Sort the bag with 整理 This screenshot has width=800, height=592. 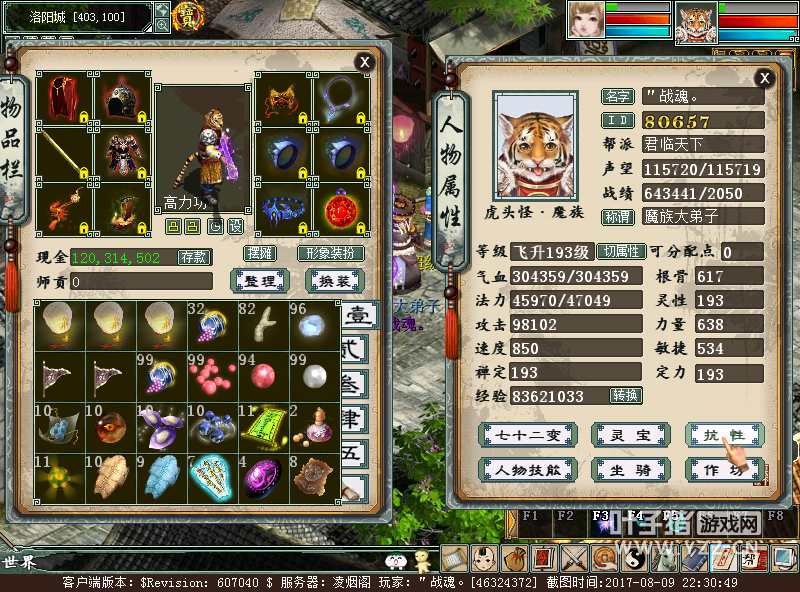point(260,281)
